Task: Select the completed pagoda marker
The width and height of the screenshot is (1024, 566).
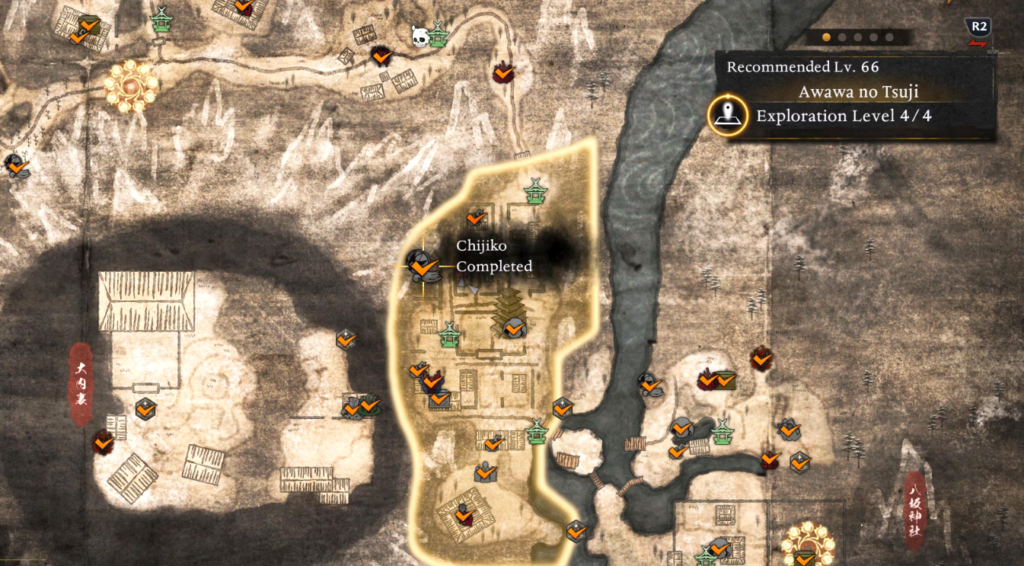Action: point(514,325)
